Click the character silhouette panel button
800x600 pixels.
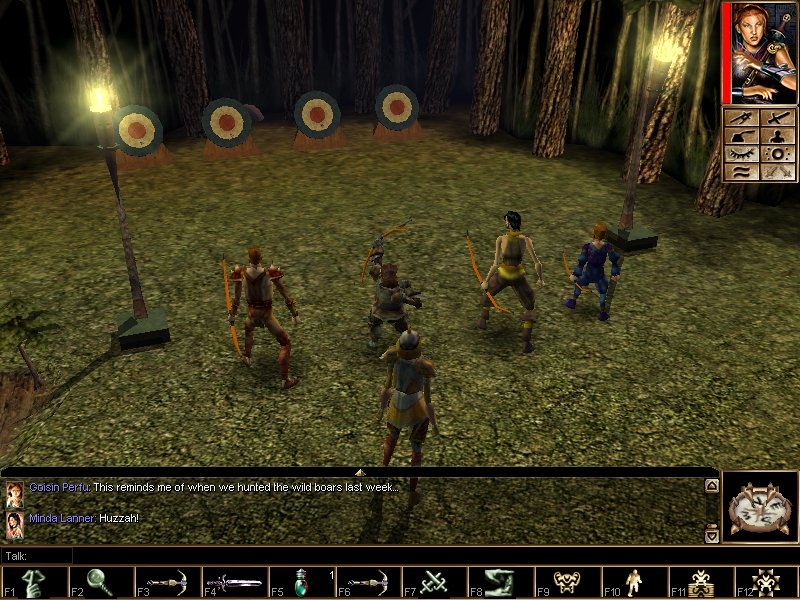(x=776, y=137)
